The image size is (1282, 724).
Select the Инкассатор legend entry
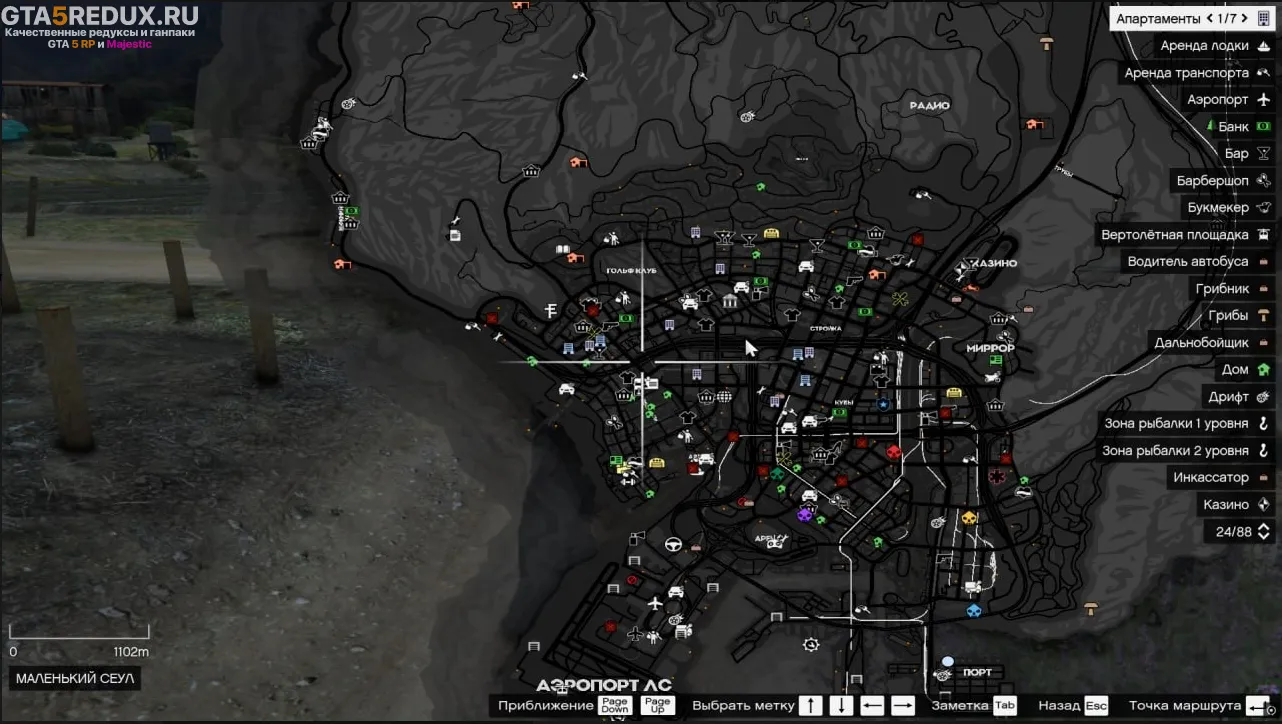tap(1210, 478)
